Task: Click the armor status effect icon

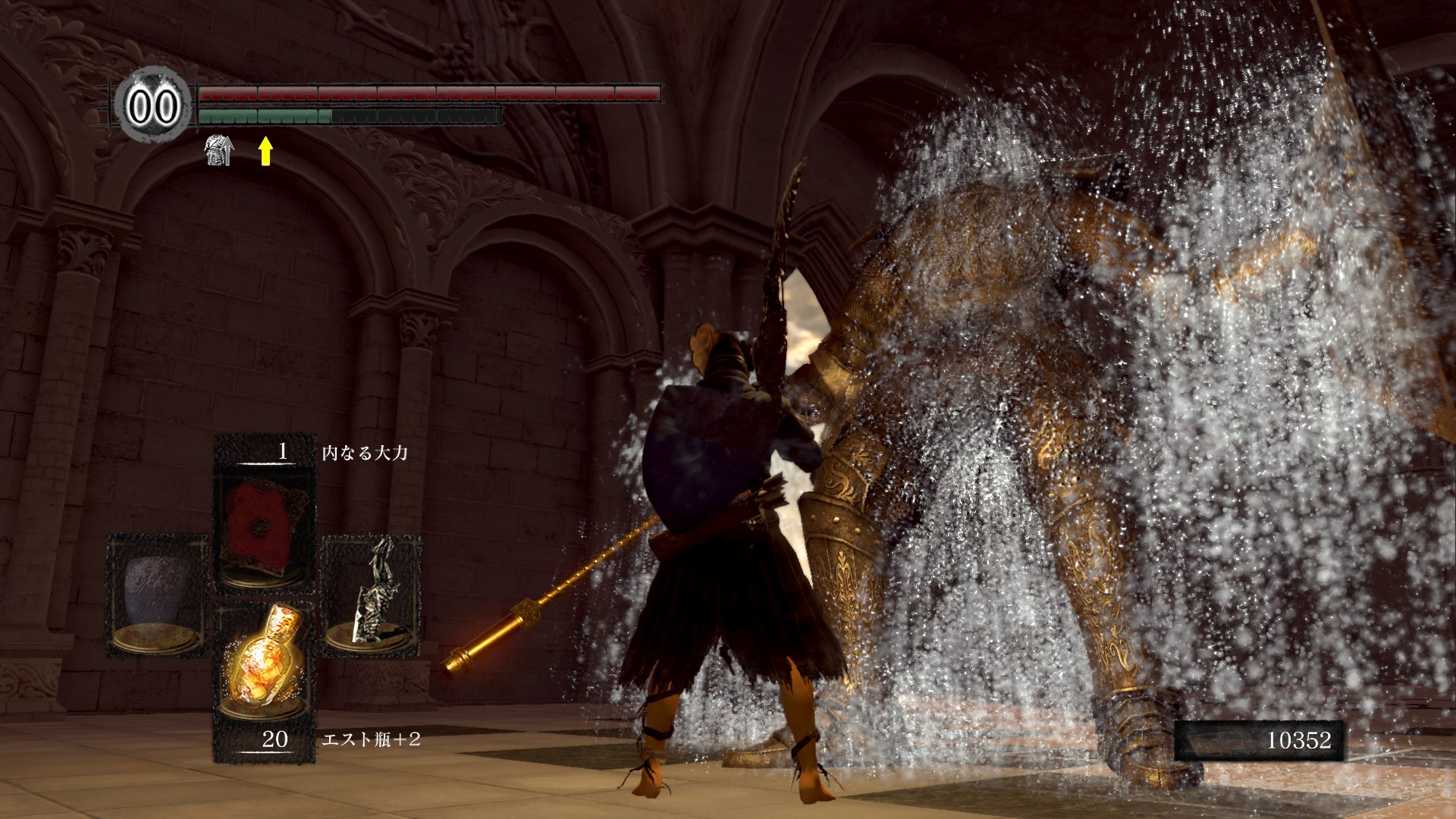Action: point(219,150)
